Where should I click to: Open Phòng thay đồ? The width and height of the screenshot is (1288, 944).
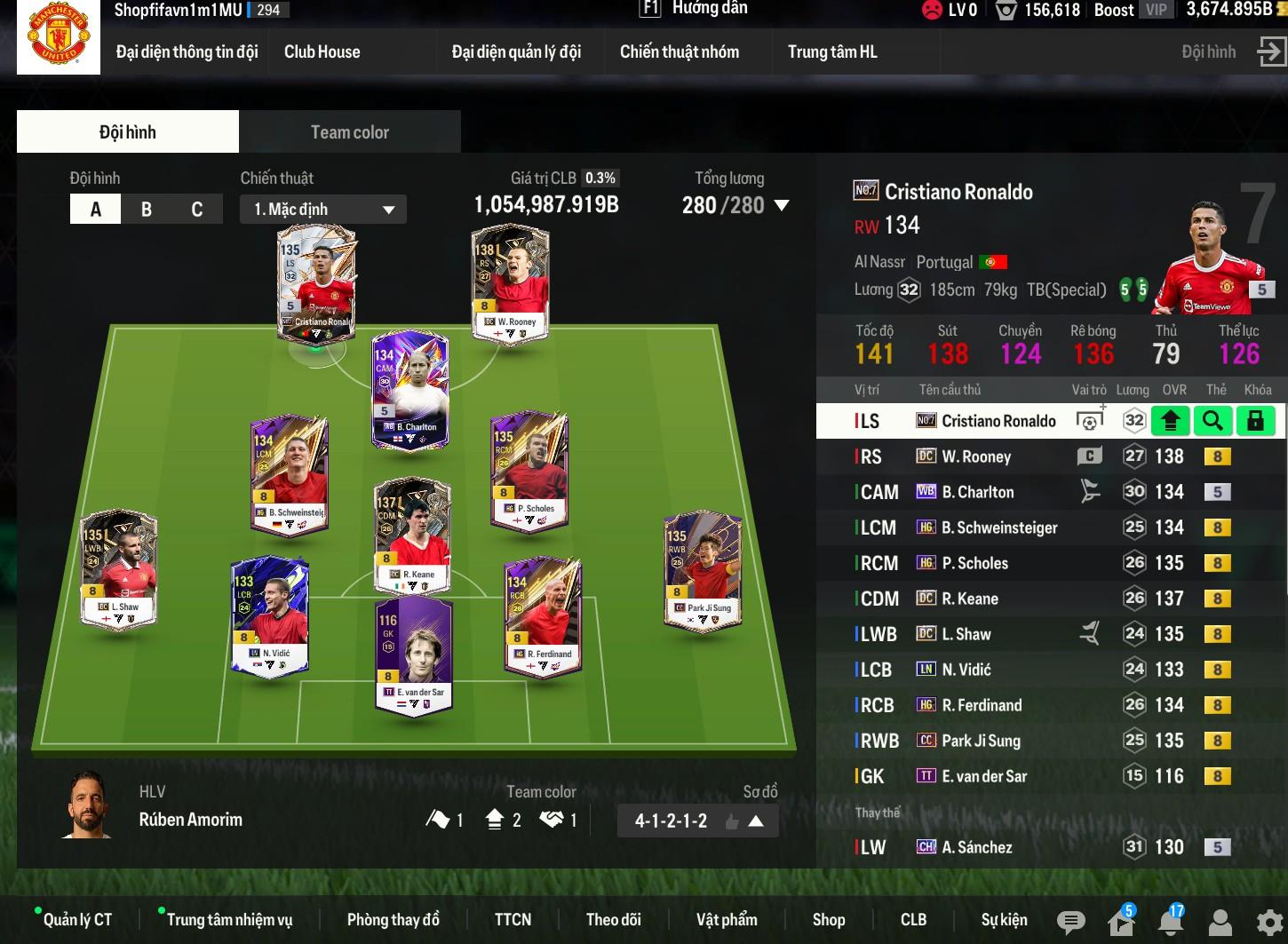(x=393, y=920)
